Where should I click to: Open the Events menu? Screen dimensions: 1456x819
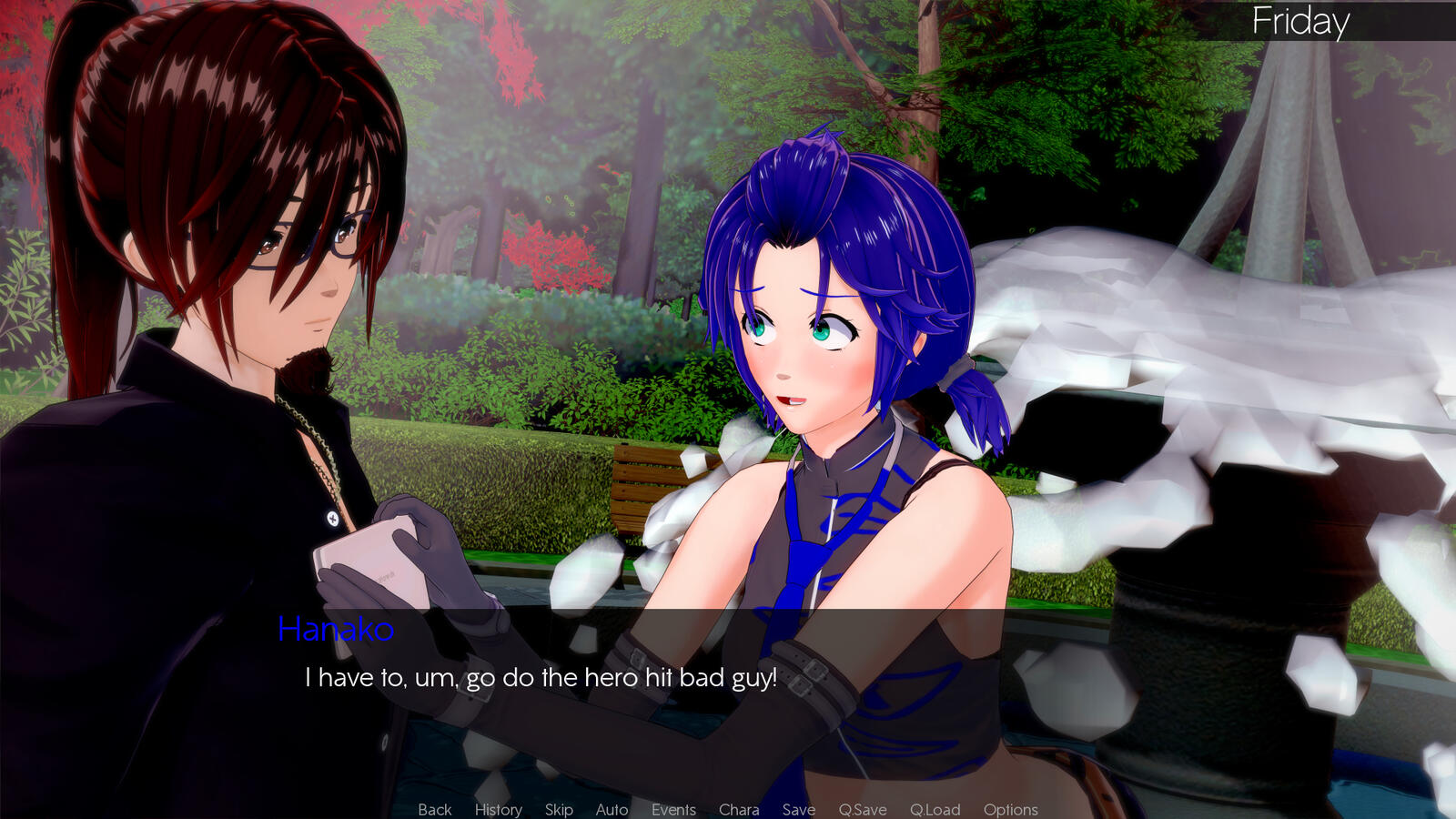click(x=673, y=809)
